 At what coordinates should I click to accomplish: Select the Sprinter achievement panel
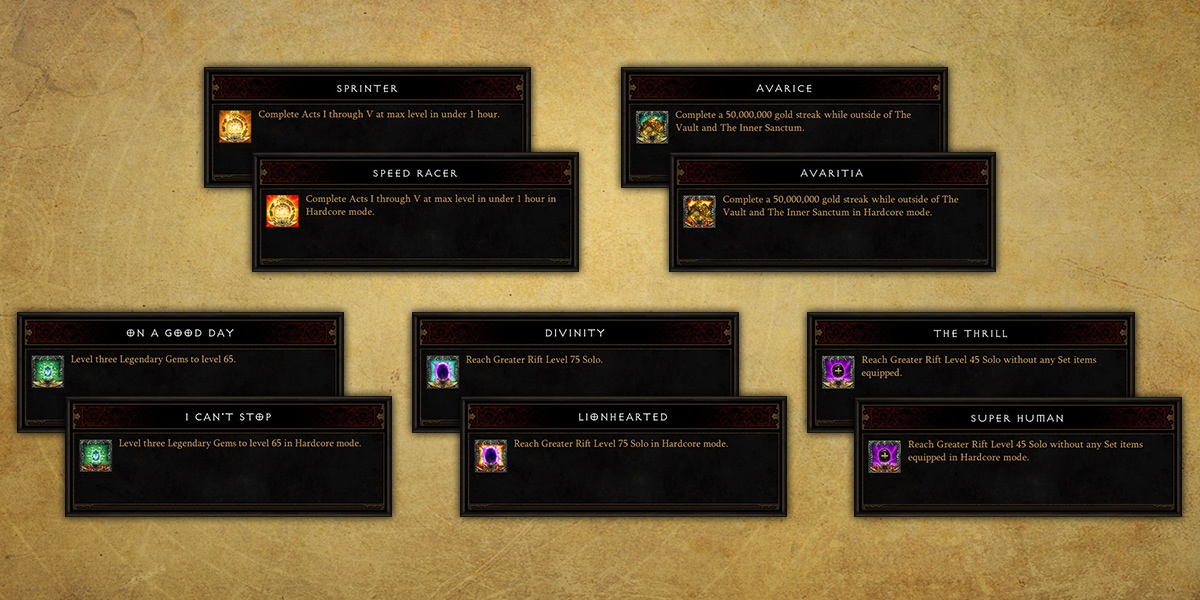367,88
